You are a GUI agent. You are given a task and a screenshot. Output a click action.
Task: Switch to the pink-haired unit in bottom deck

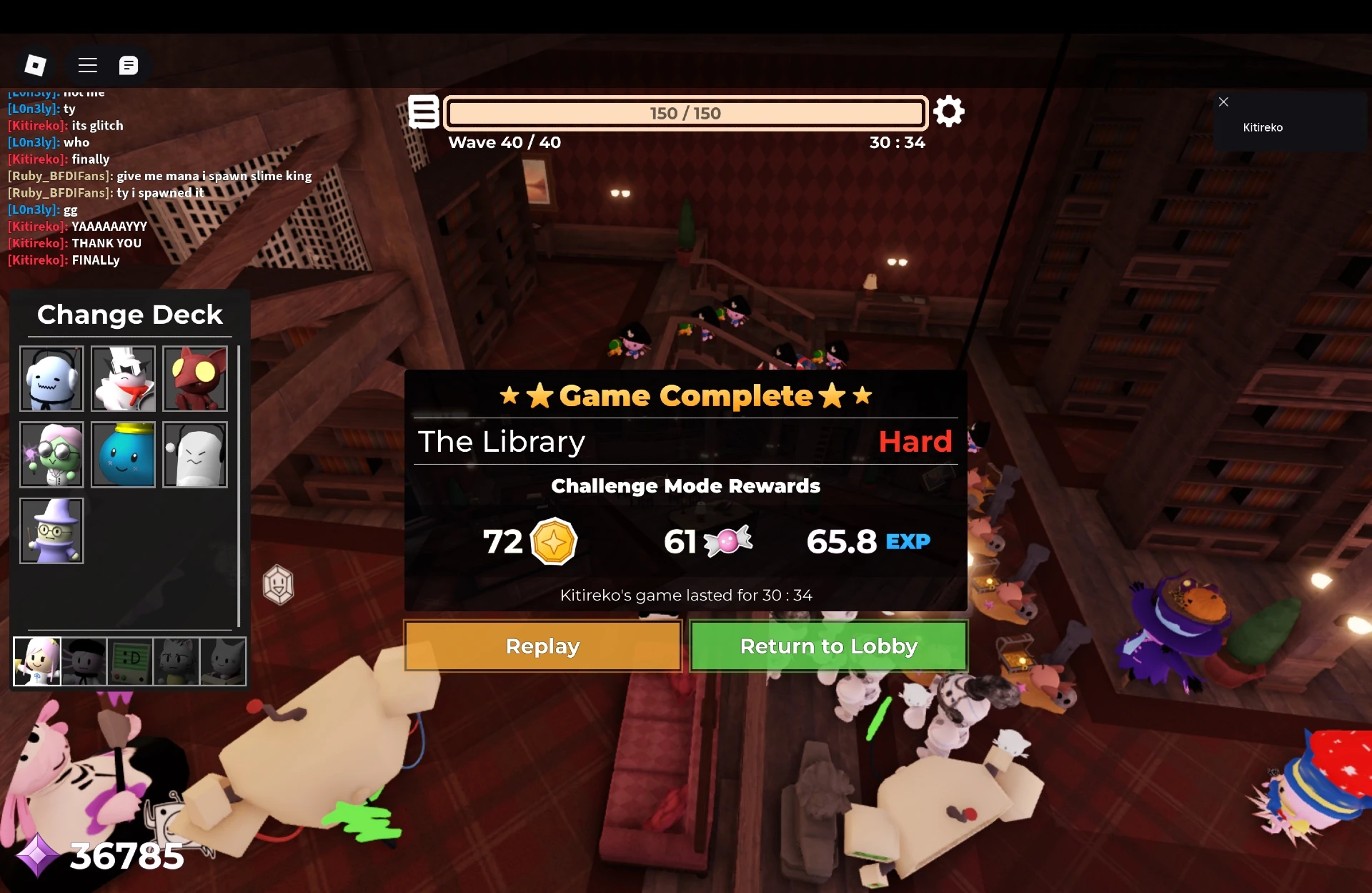coord(36,661)
